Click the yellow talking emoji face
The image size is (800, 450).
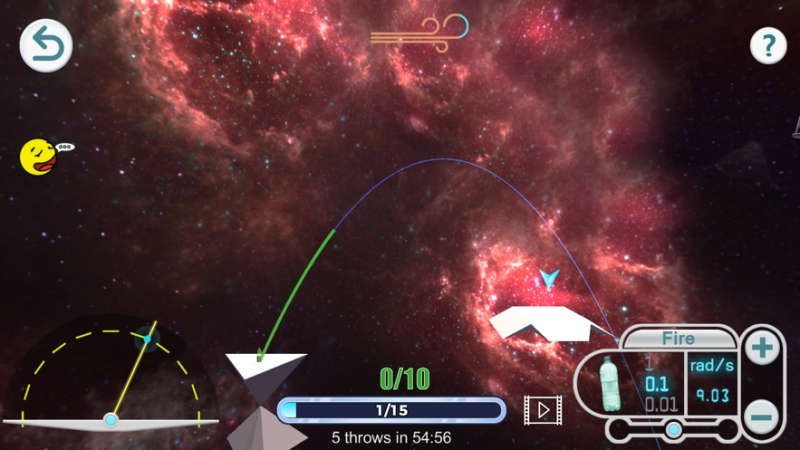click(38, 157)
